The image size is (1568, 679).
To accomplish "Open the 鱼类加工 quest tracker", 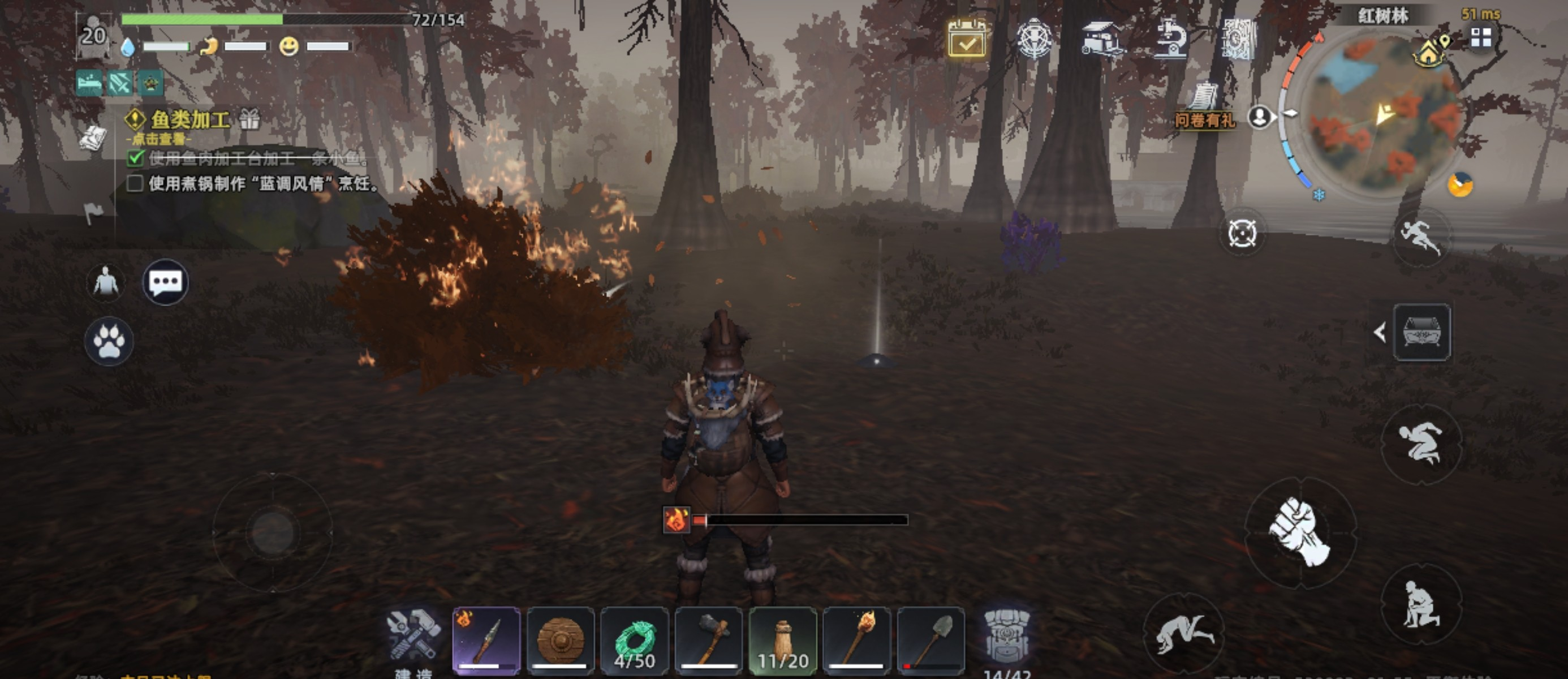I will point(190,119).
